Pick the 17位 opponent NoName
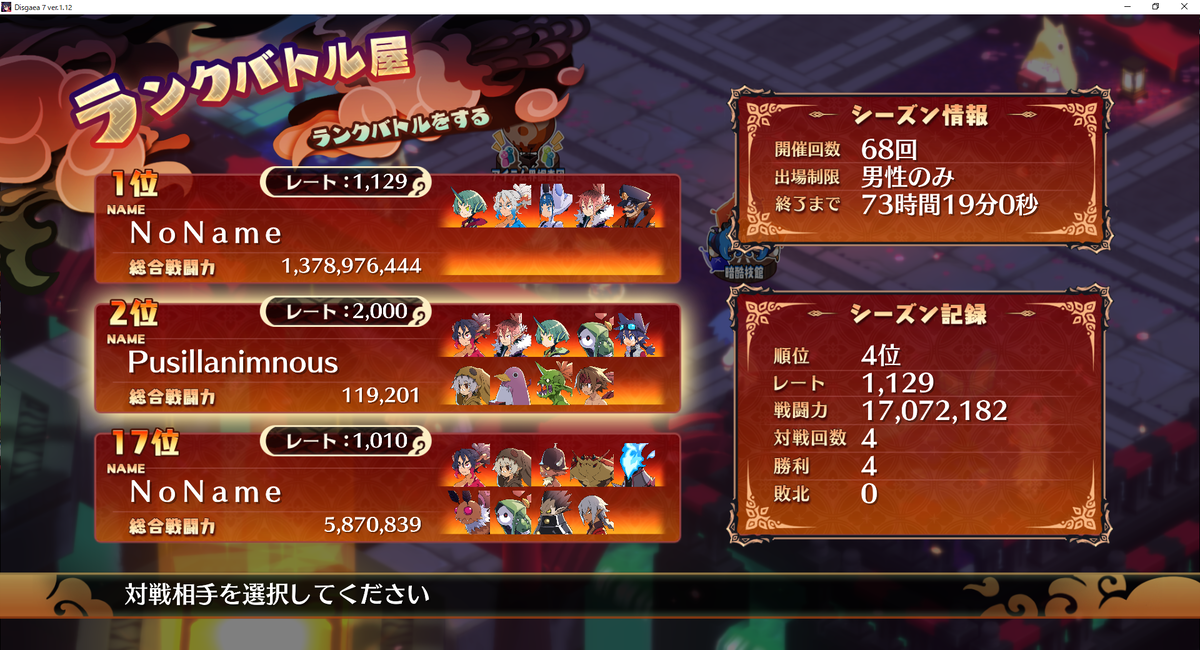 click(388, 488)
